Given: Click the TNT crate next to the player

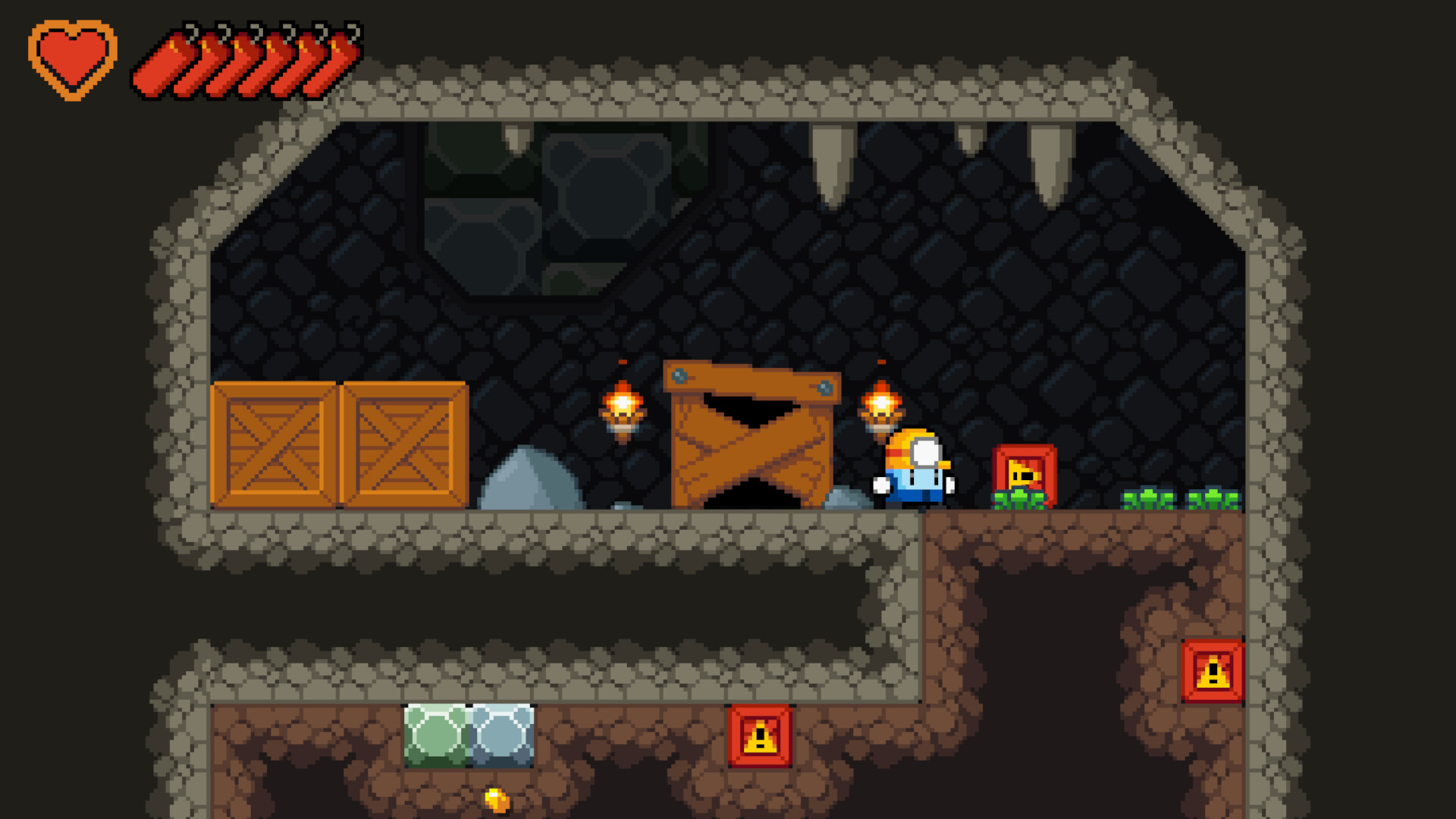Looking at the screenshot, I should pyautogui.click(x=1022, y=474).
